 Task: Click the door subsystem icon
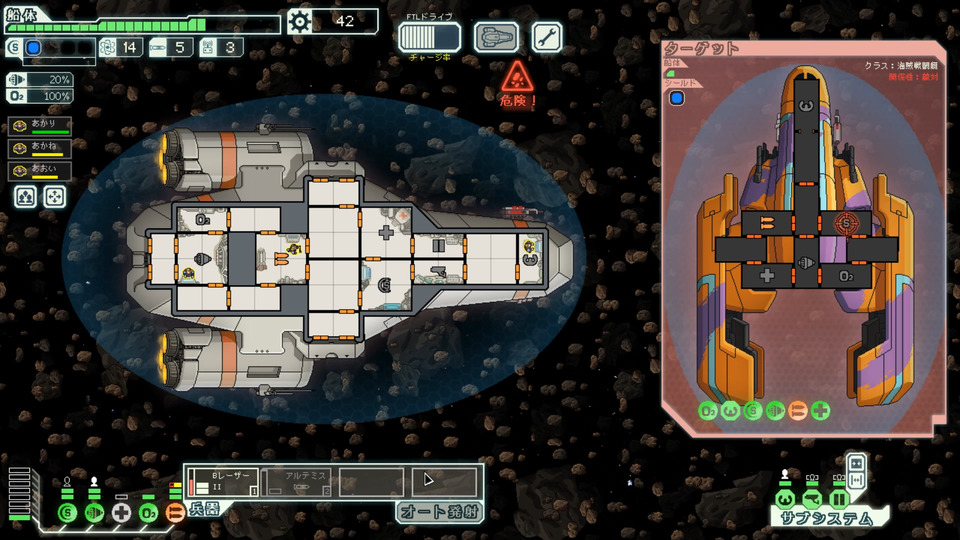coord(839,498)
